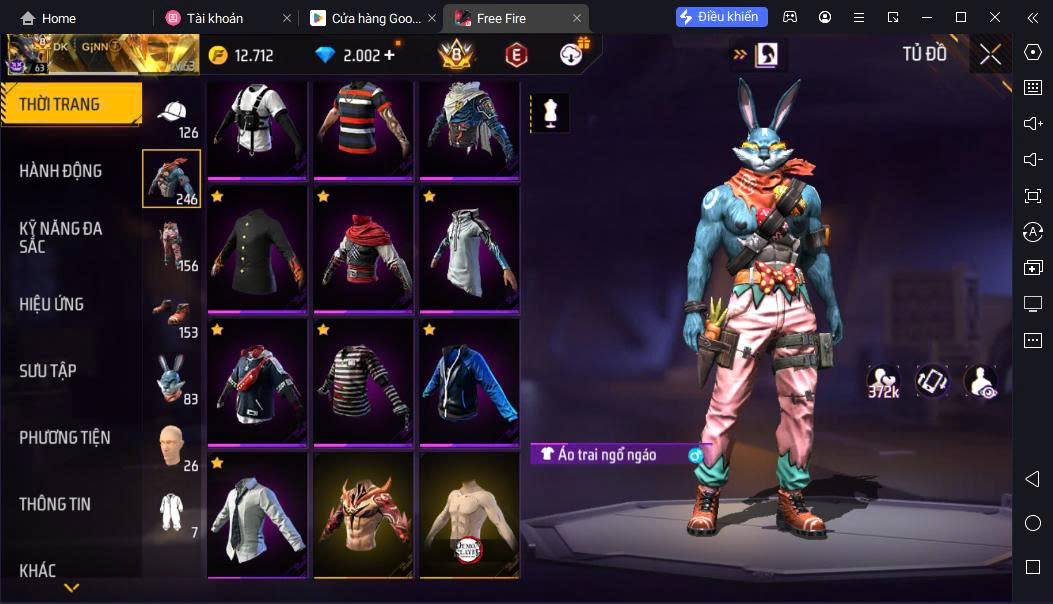Image resolution: width=1053 pixels, height=604 pixels.
Task: Open the HIỆU ỨNG category
Action: (52, 304)
